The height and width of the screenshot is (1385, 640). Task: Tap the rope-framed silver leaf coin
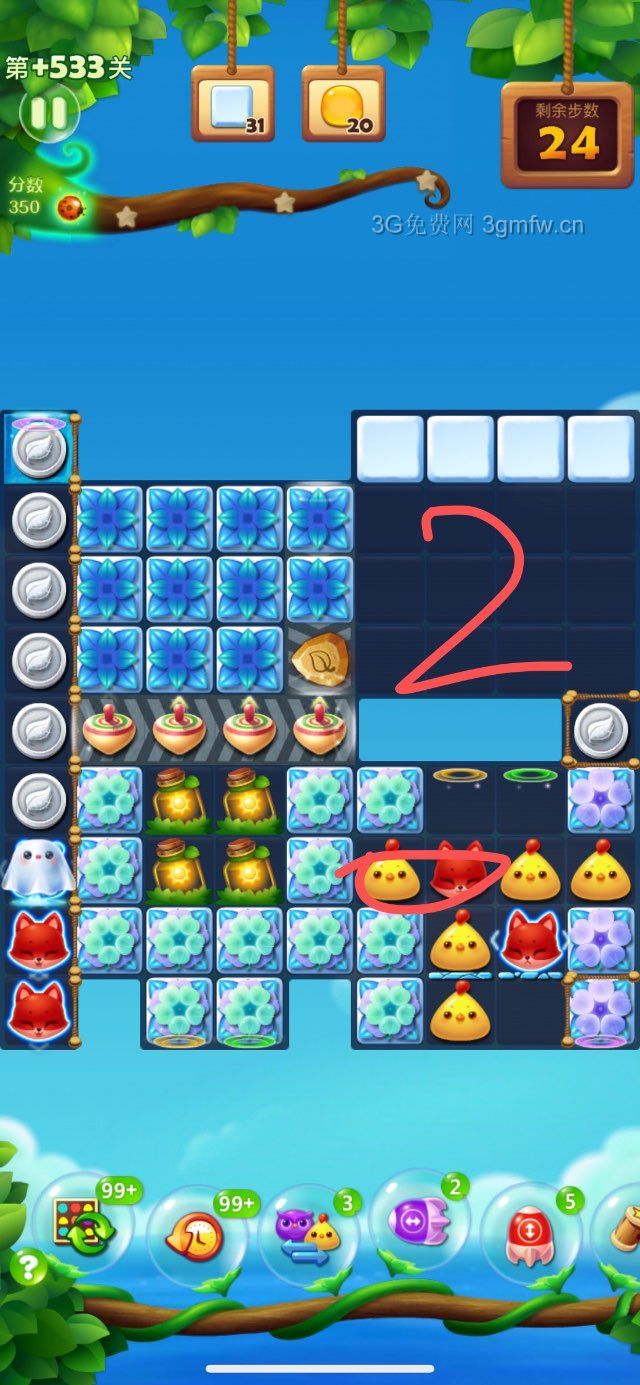pyautogui.click(x=601, y=730)
